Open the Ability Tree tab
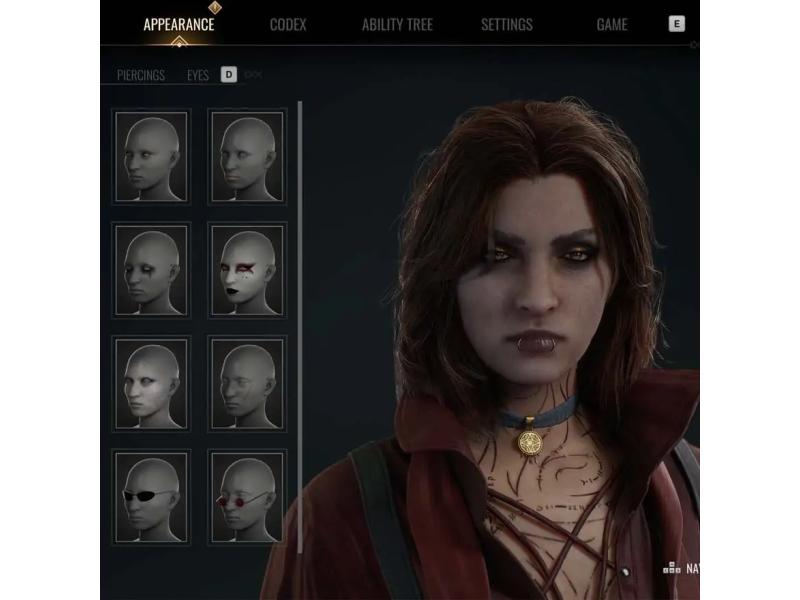The height and width of the screenshot is (600, 800). (397, 25)
